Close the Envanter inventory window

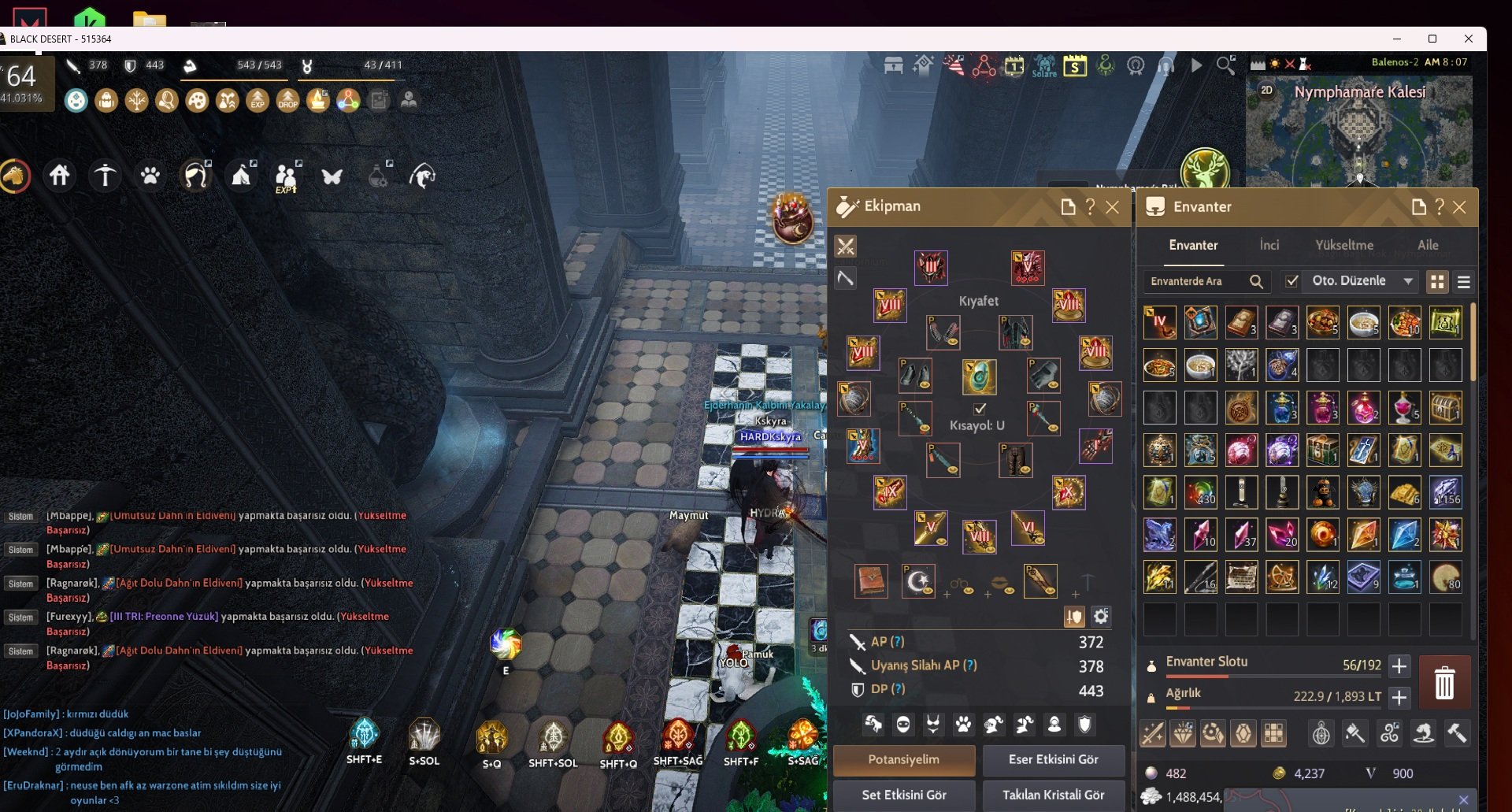(x=1459, y=207)
